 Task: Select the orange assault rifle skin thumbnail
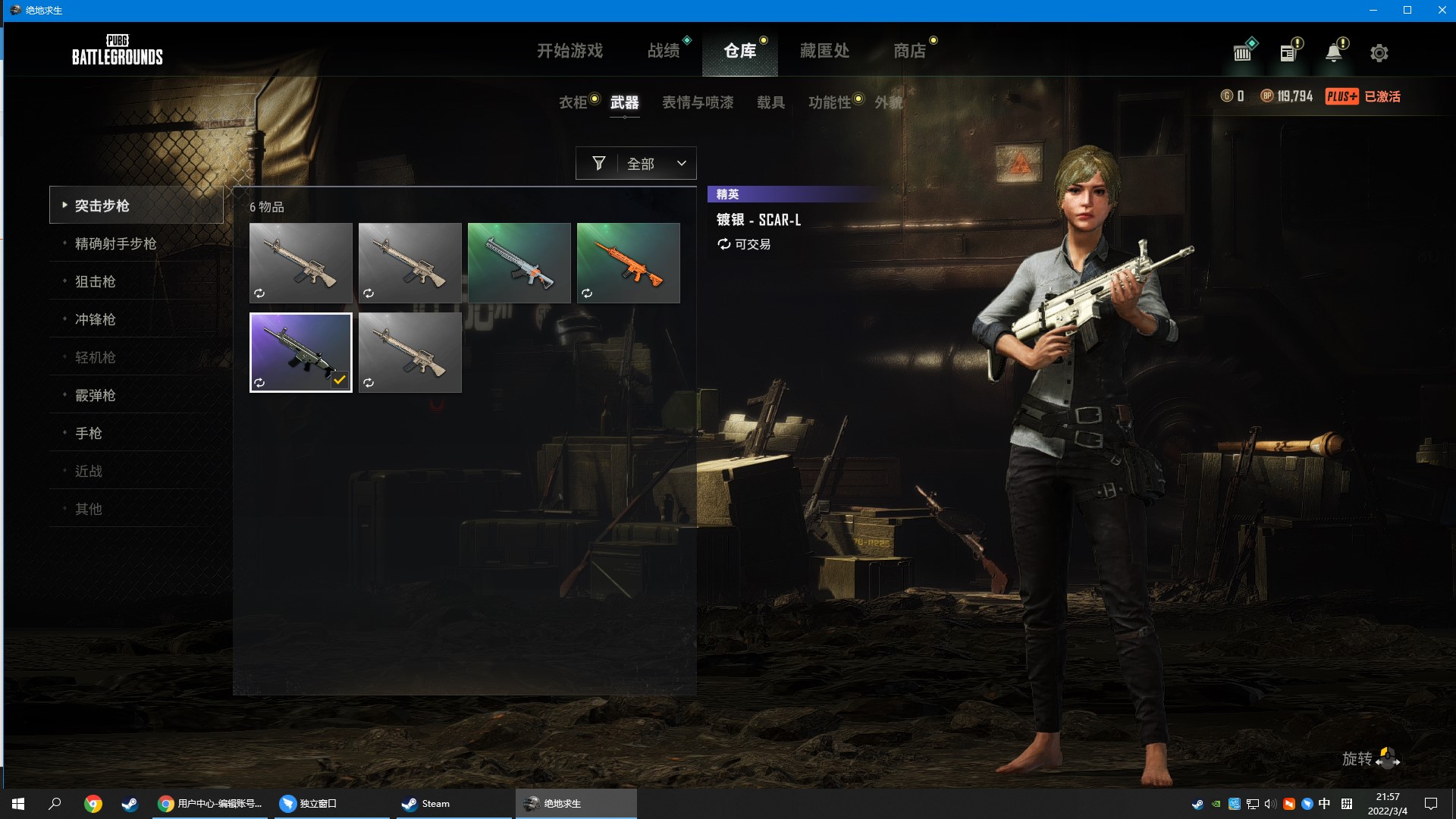point(628,262)
